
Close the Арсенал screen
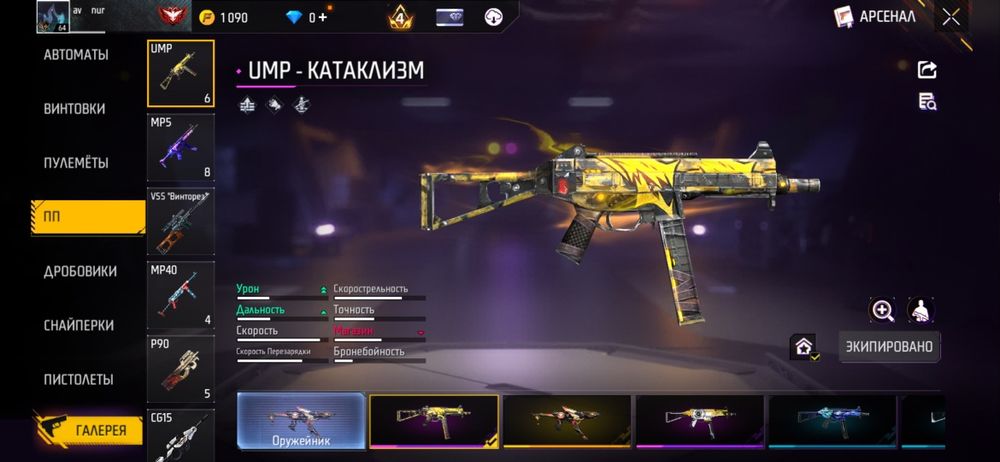(951, 16)
